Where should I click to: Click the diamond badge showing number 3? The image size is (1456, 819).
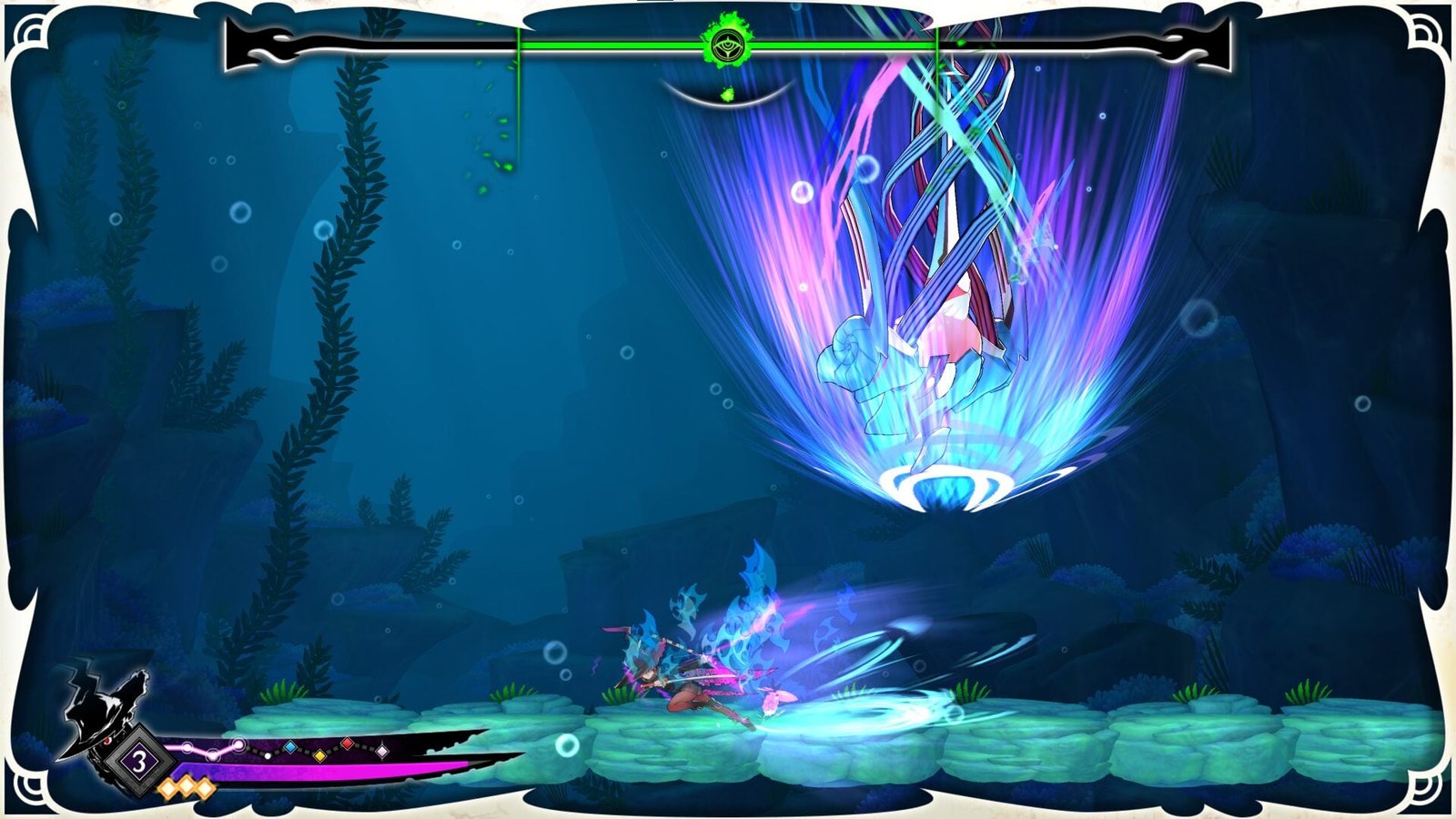(139, 762)
